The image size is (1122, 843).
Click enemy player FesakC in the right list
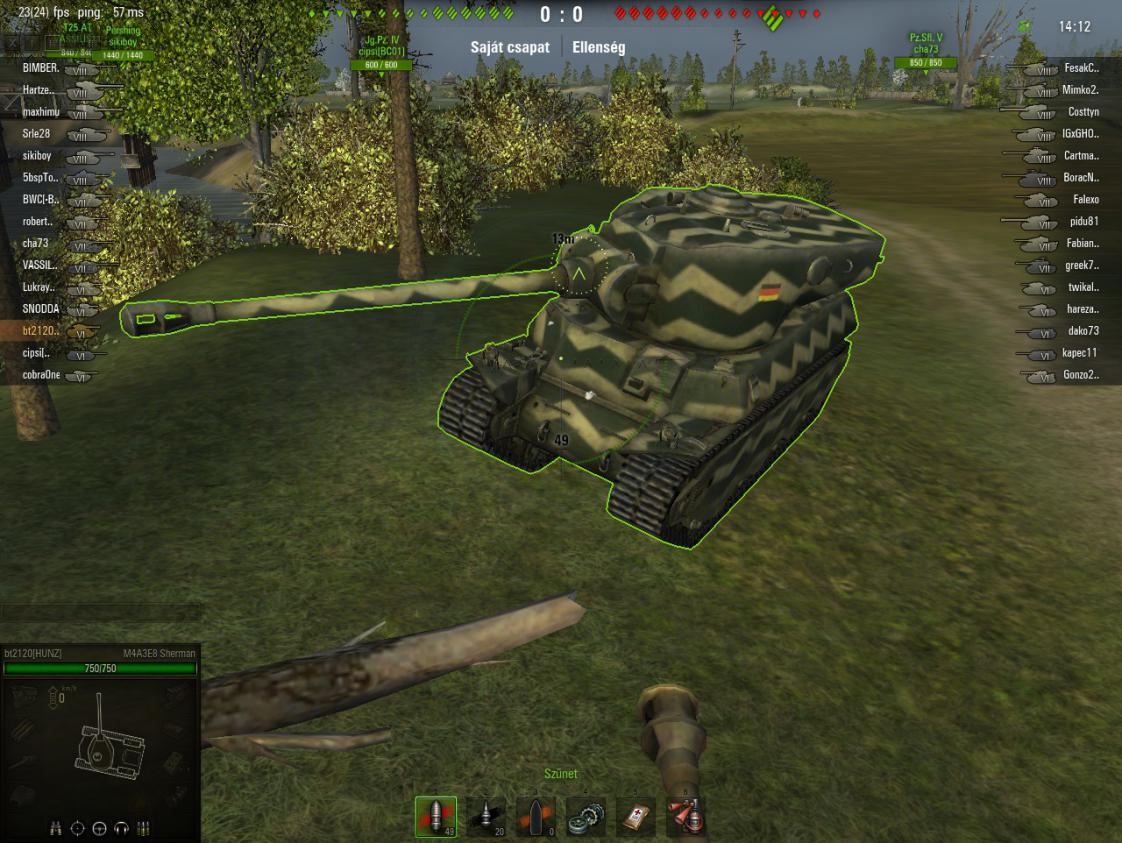(1082, 68)
